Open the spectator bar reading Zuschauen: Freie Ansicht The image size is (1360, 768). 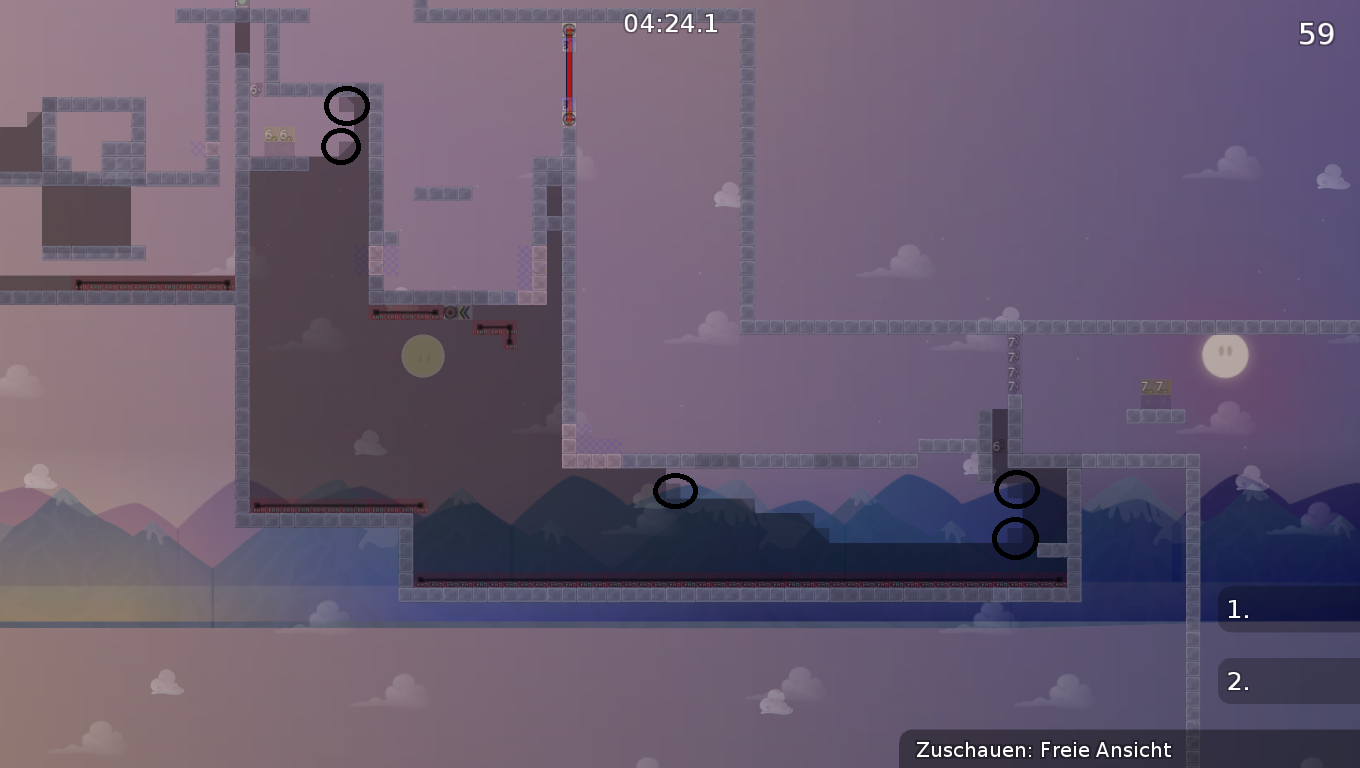coord(1044,749)
